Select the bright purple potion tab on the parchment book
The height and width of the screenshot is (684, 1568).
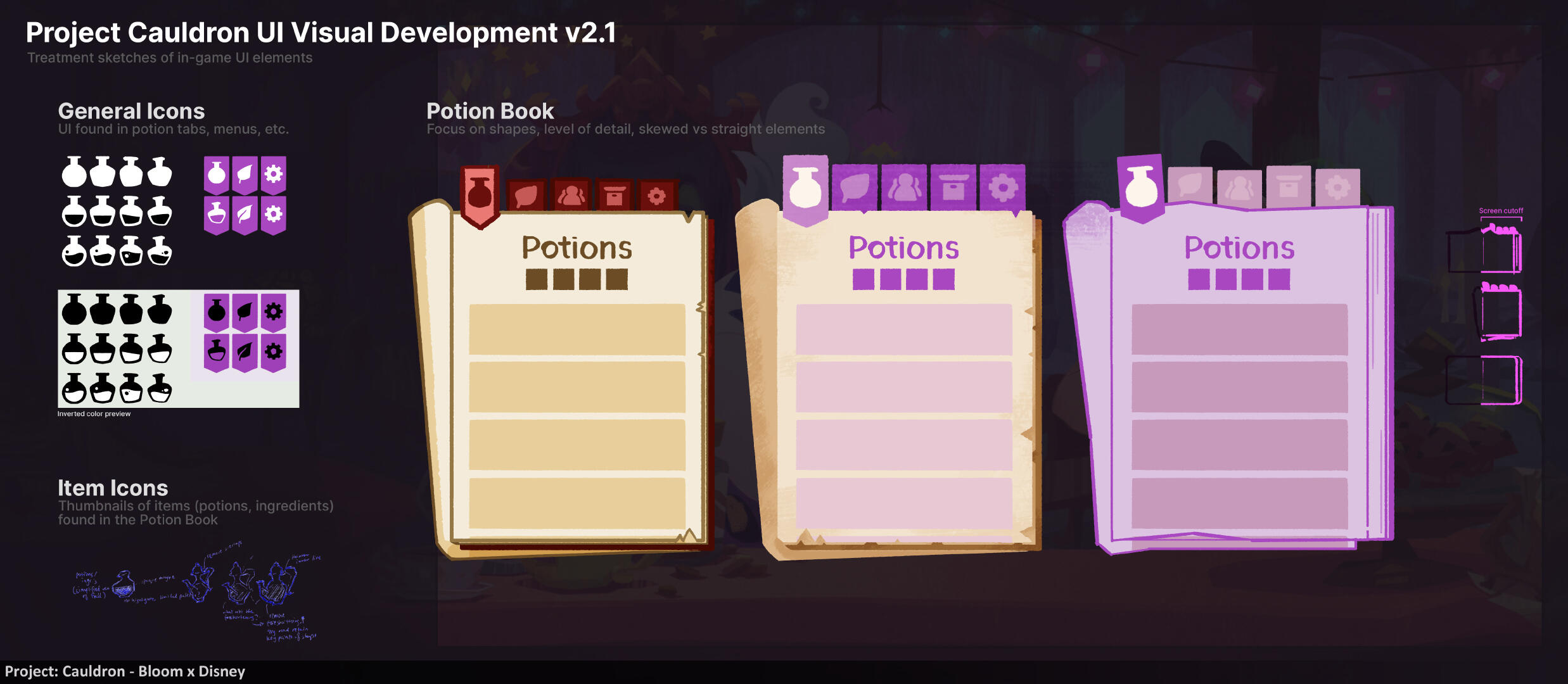pos(806,188)
